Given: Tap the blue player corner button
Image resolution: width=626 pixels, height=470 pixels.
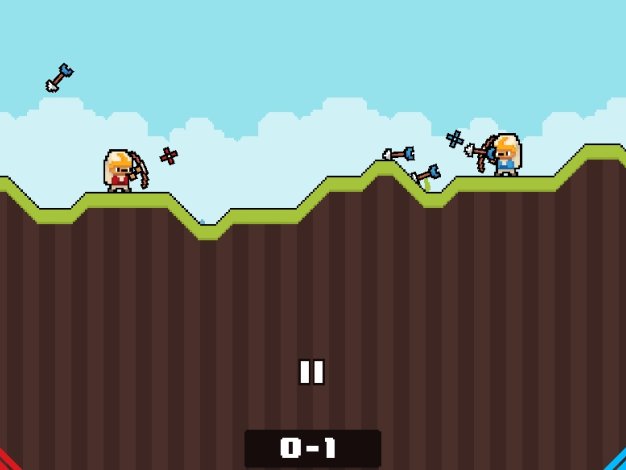Looking at the screenshot, I should (x=618, y=462).
